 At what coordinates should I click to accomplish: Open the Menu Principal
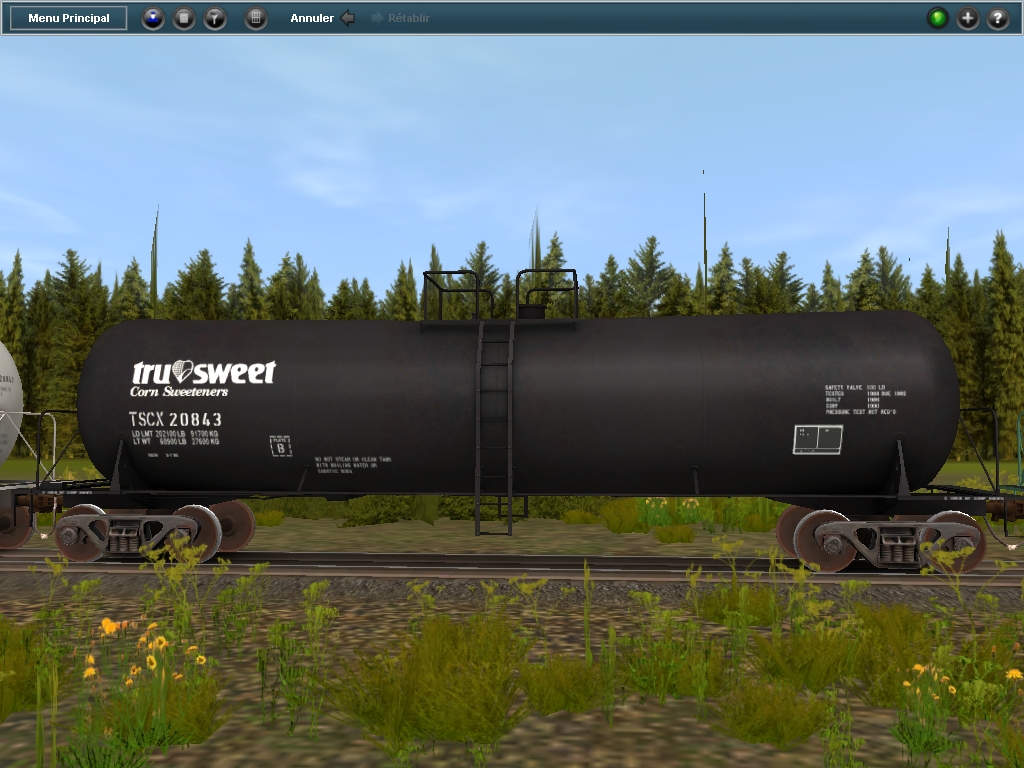[69, 18]
